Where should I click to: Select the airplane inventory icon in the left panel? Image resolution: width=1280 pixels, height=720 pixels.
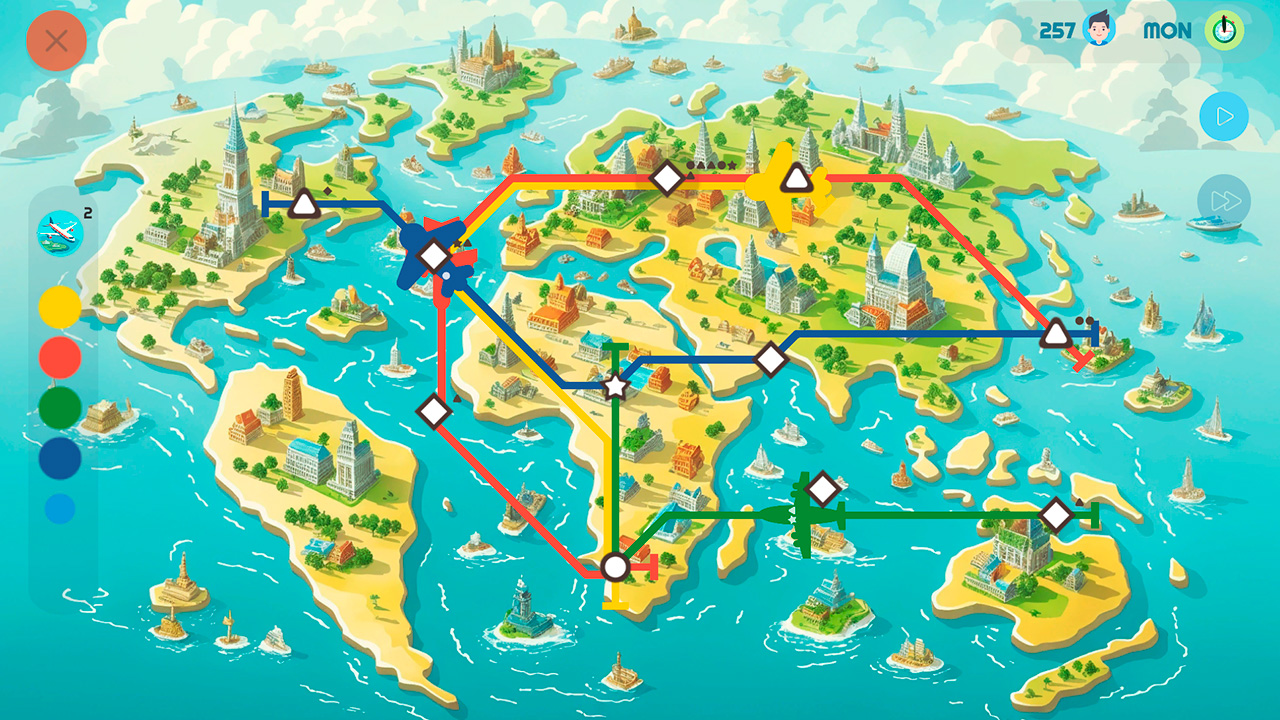(57, 233)
